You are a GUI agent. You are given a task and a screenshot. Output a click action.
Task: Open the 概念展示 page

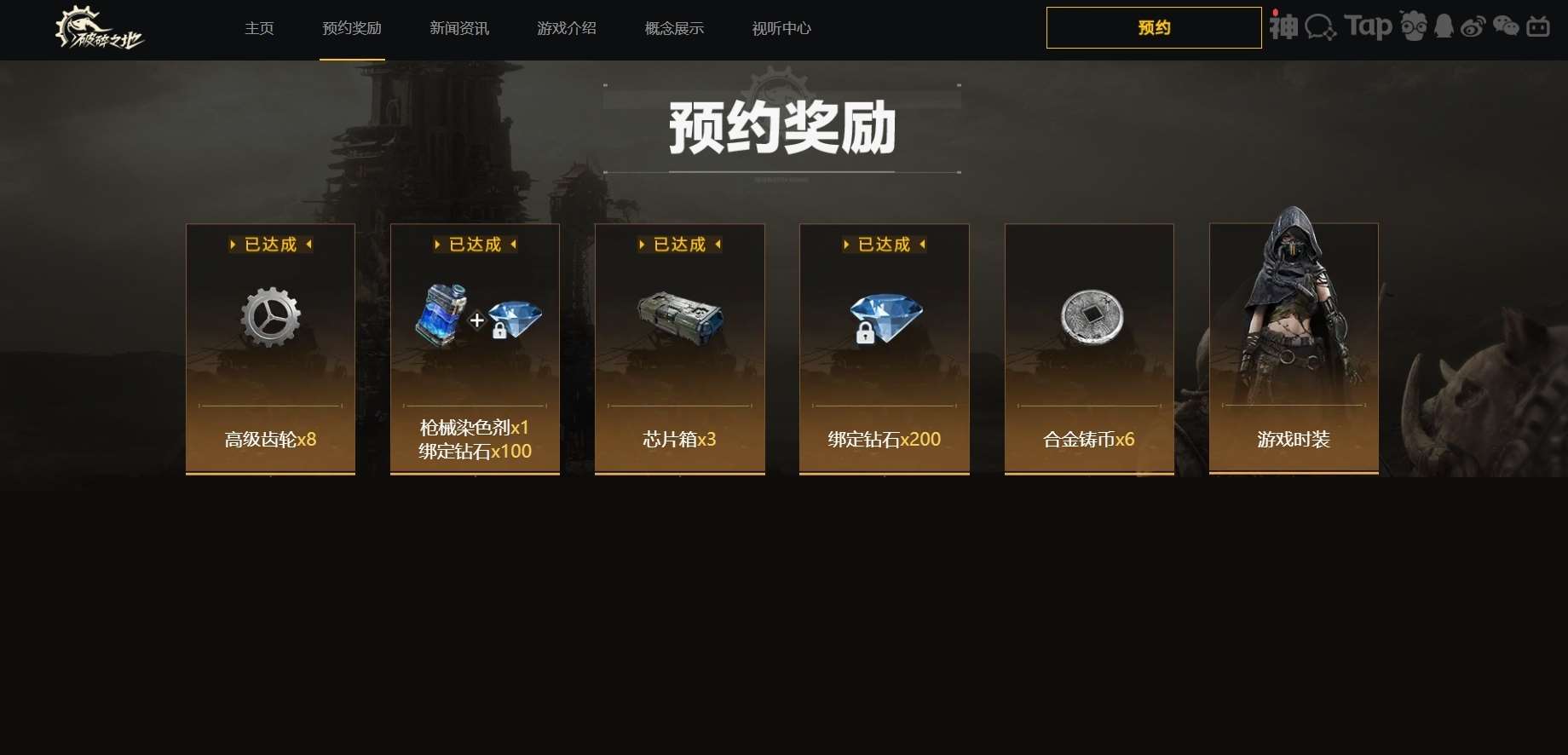click(672, 28)
